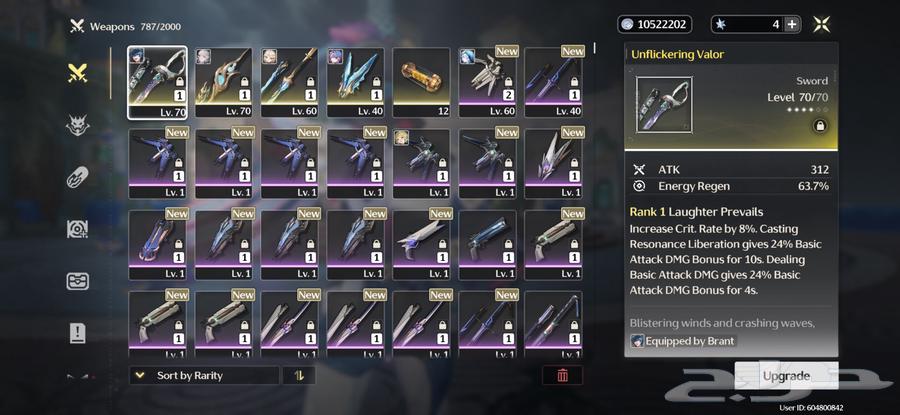Reverse the sort order with the arrows button
Image resolution: width=900 pixels, height=415 pixels.
coord(298,376)
